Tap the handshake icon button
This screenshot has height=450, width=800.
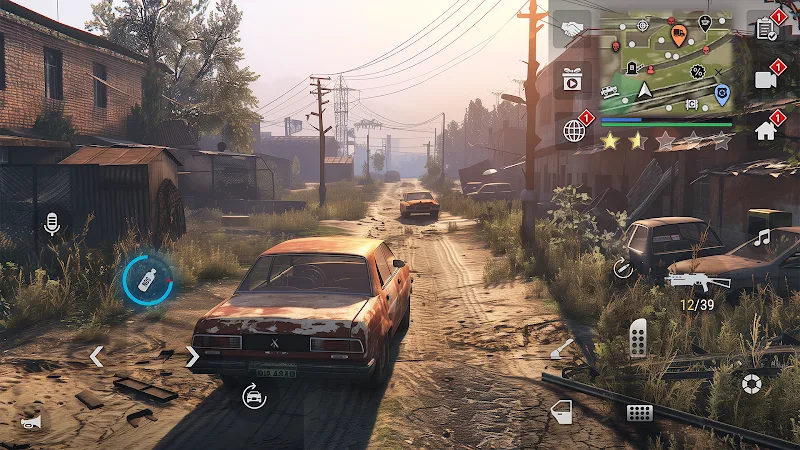[x=572, y=30]
